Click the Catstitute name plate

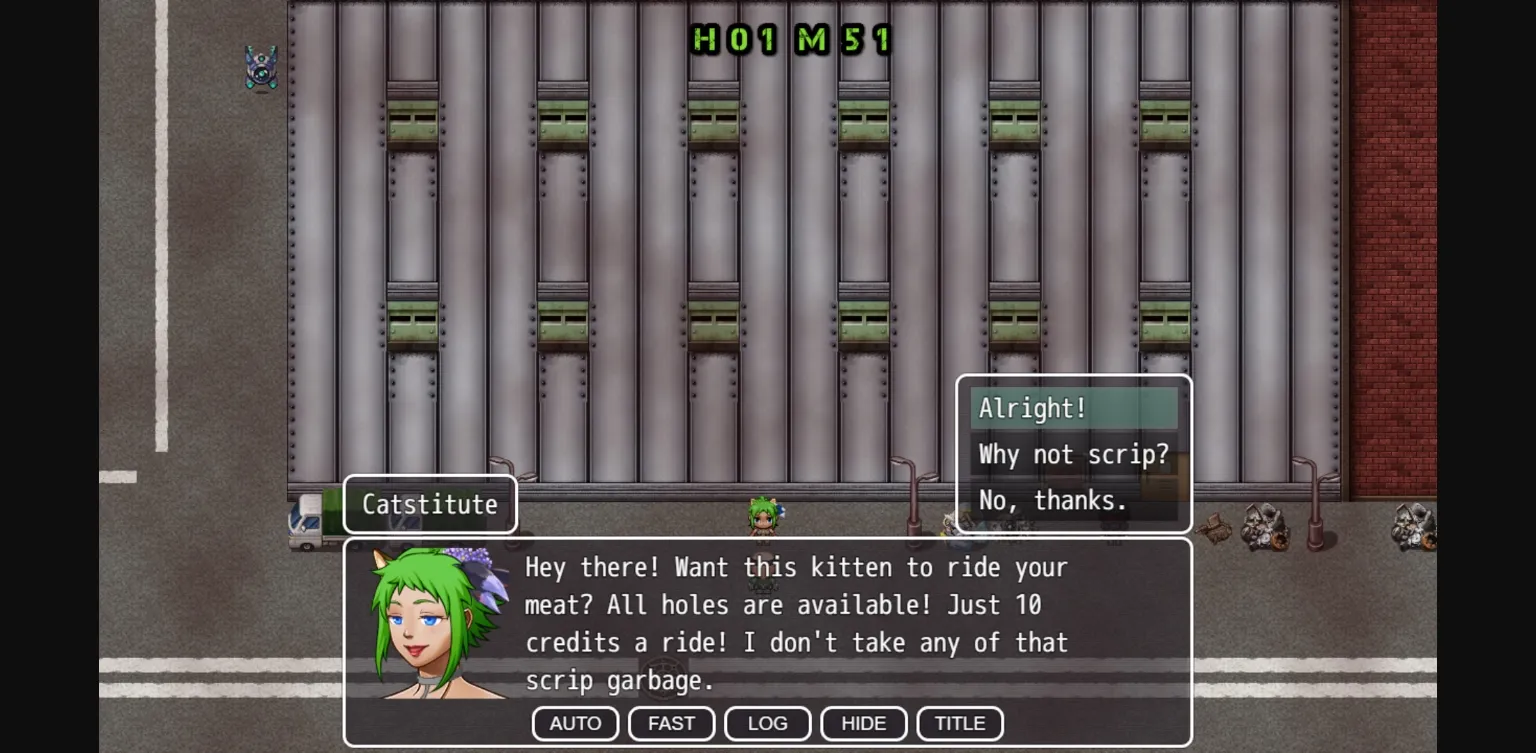tap(429, 504)
